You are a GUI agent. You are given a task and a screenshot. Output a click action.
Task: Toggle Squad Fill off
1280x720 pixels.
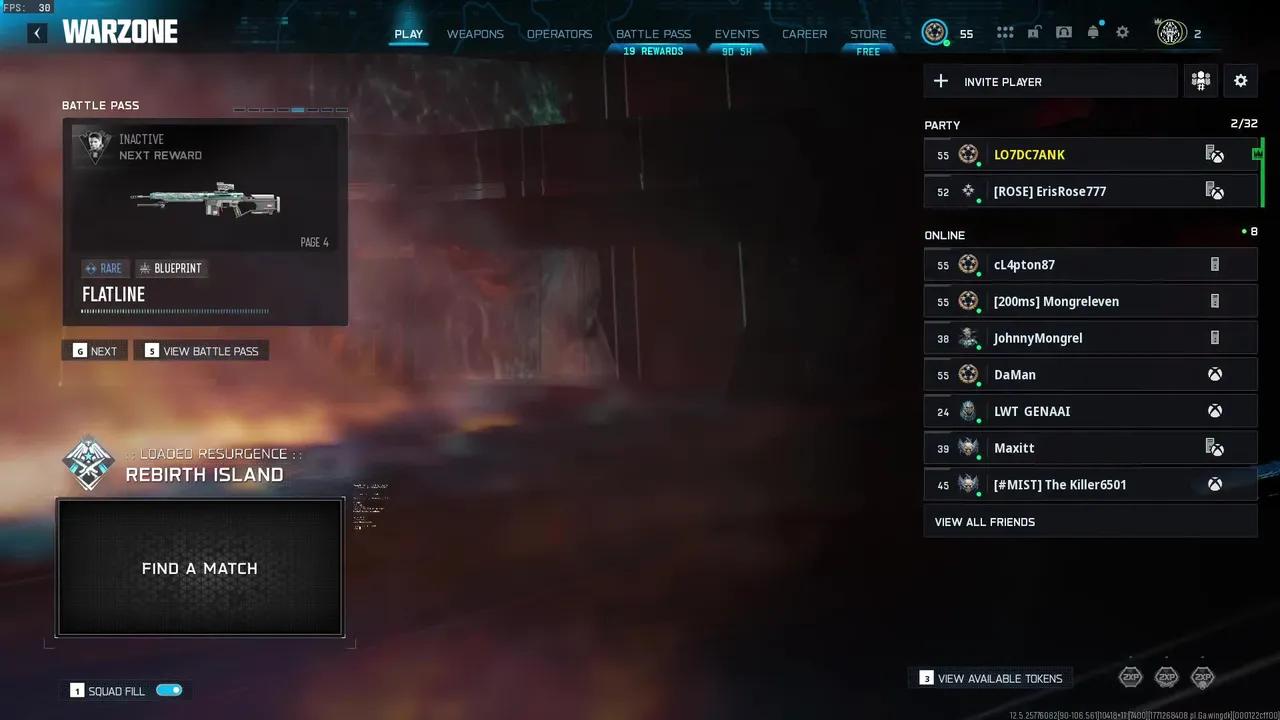point(168,690)
